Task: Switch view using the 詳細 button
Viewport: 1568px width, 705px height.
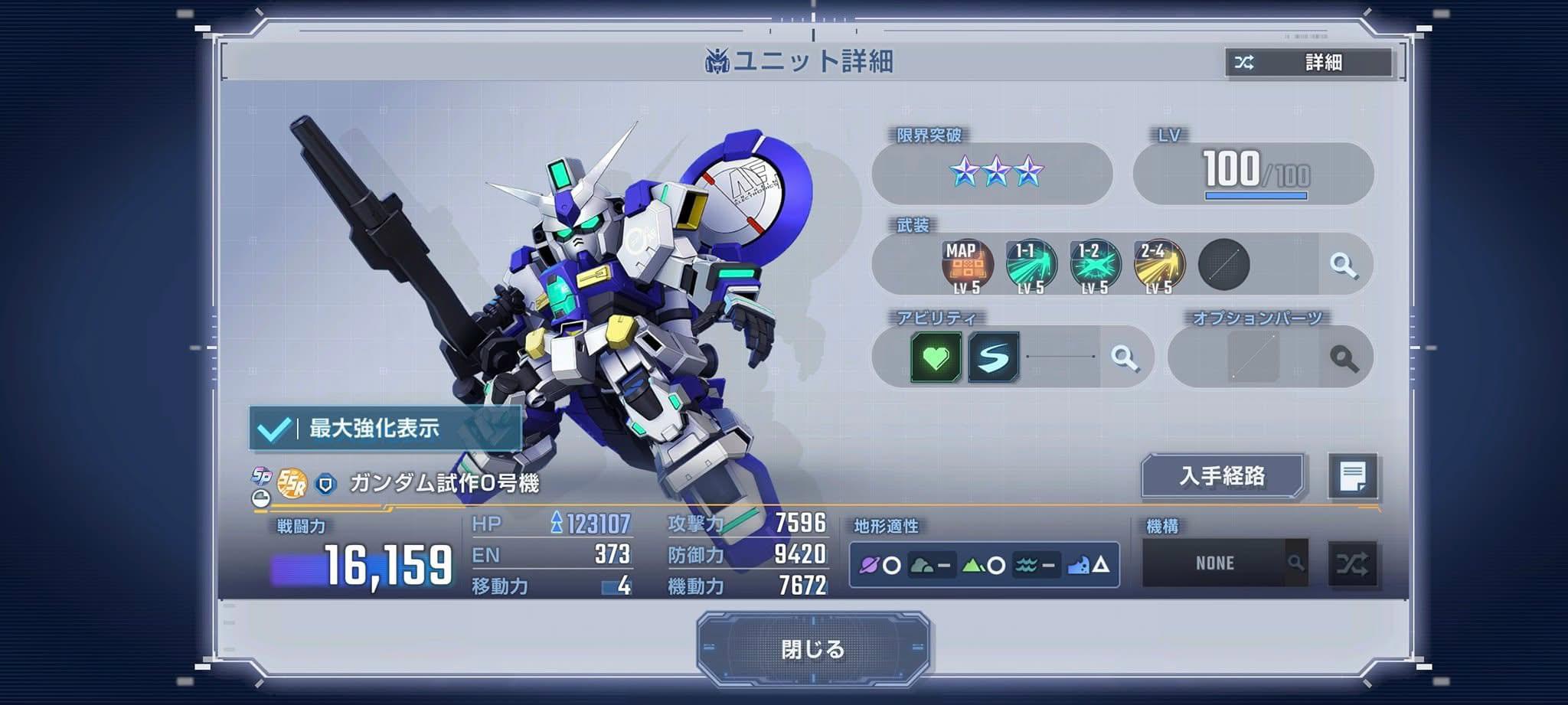Action: tap(1309, 63)
